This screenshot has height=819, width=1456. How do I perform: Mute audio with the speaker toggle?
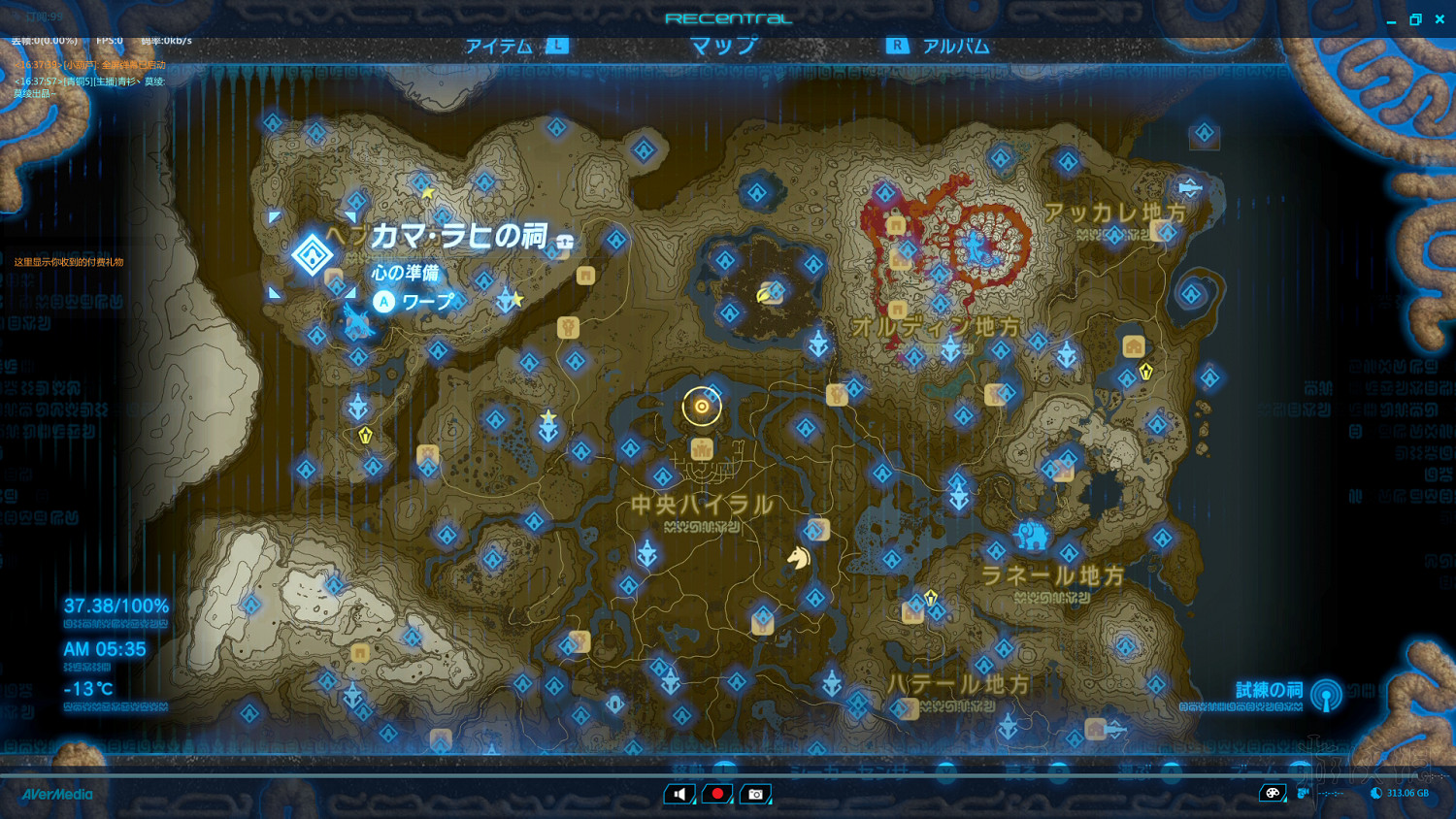tap(679, 793)
